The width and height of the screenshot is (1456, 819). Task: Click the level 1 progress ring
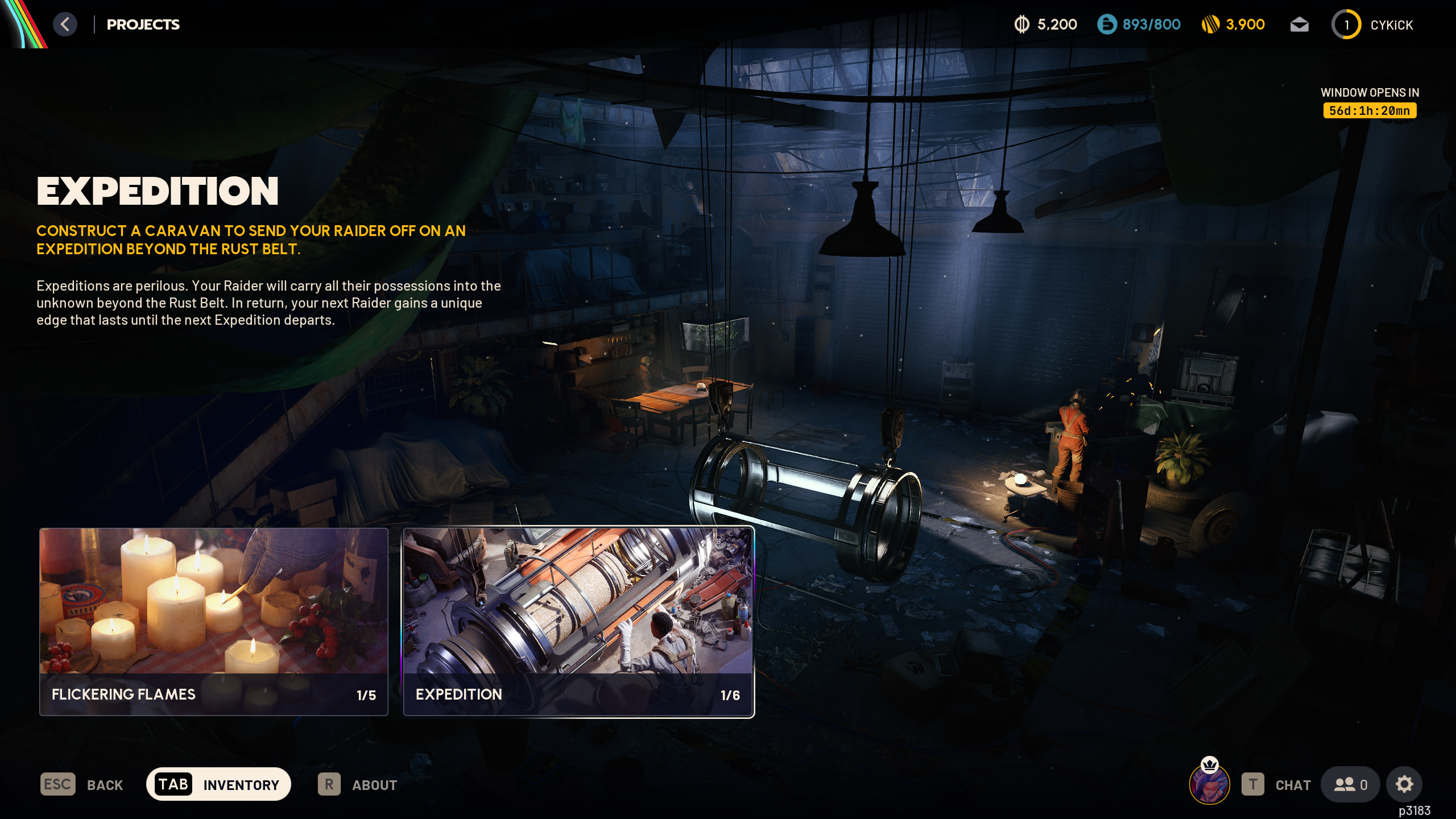click(x=1346, y=24)
